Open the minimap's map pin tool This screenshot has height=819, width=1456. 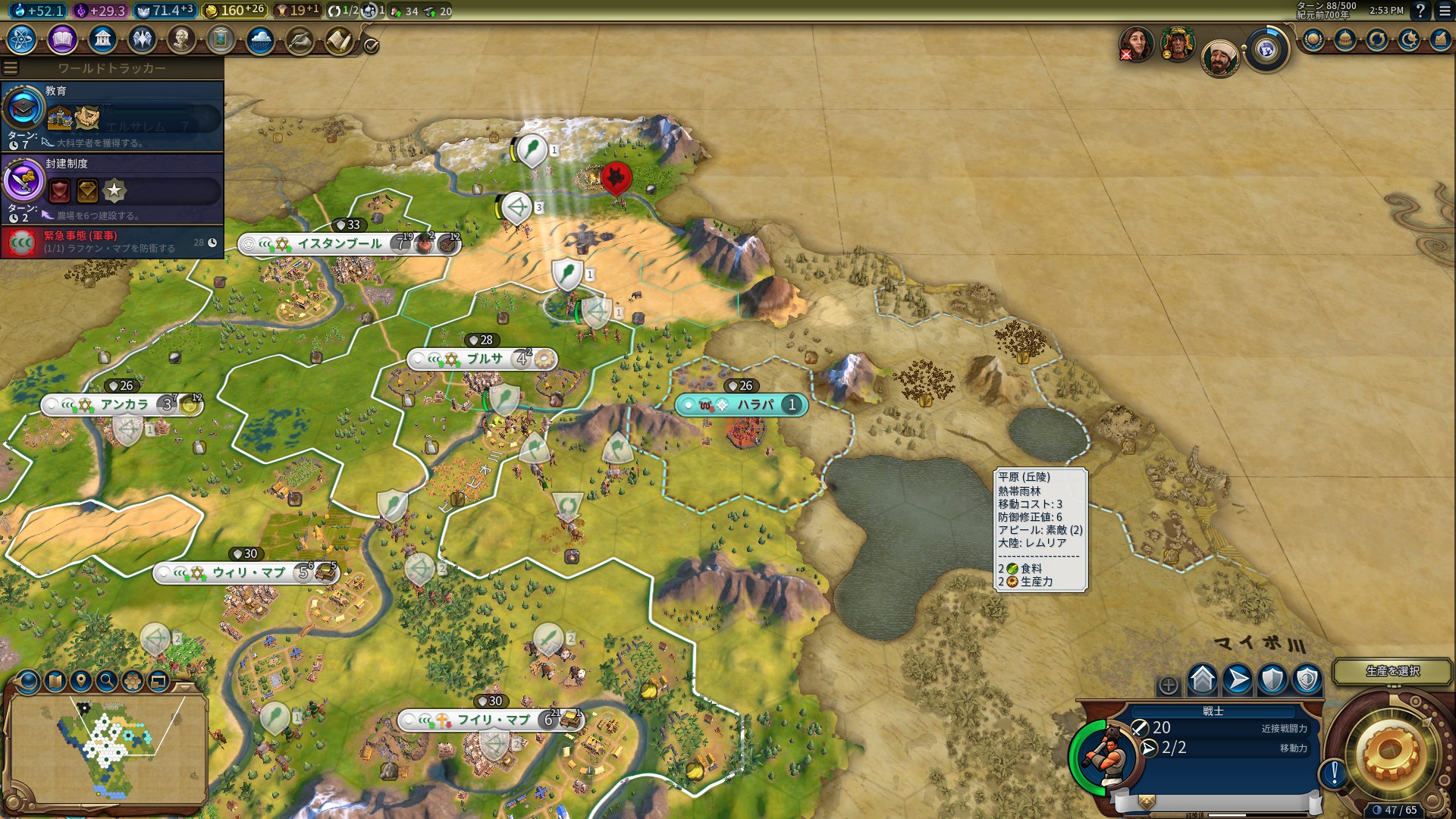coord(81,681)
